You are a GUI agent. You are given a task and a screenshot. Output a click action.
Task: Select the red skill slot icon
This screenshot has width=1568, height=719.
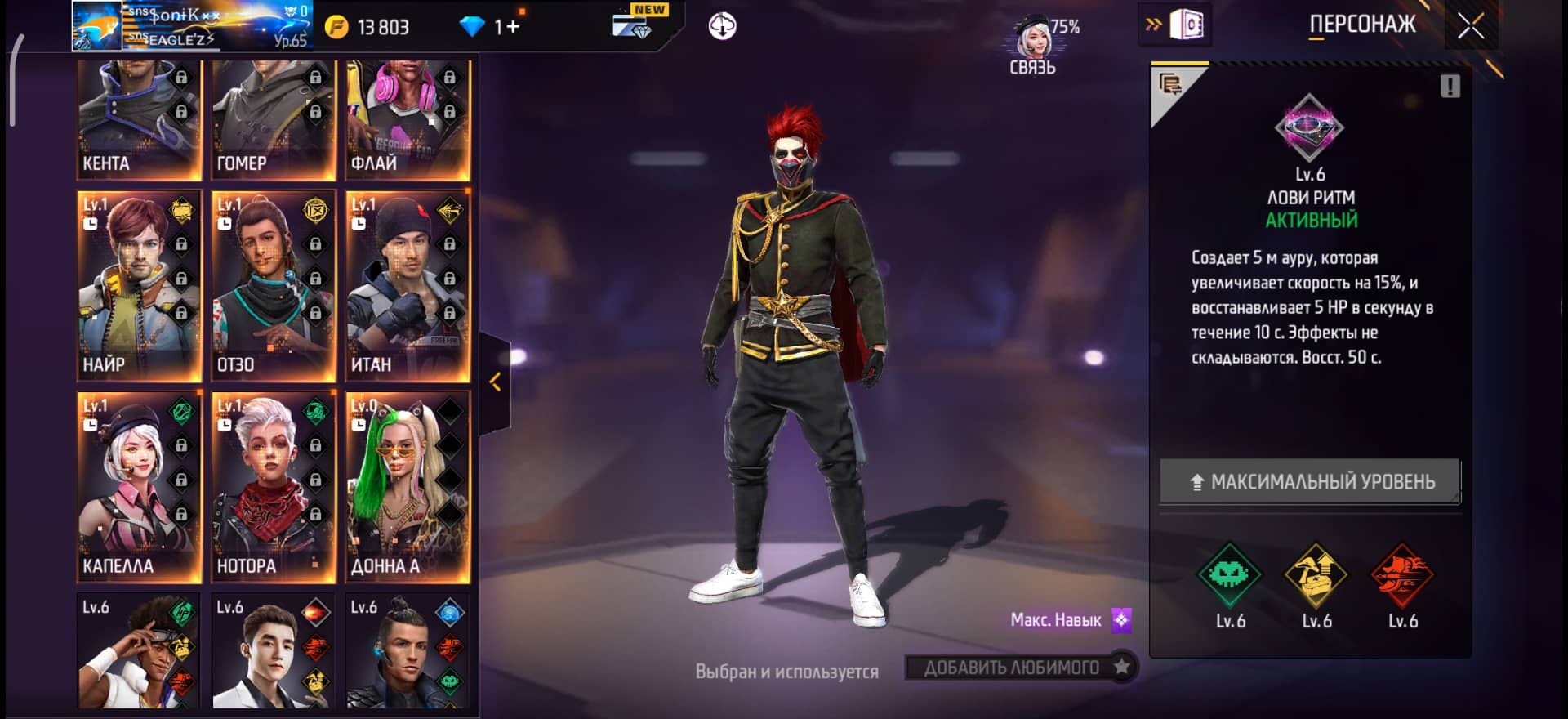click(1402, 575)
